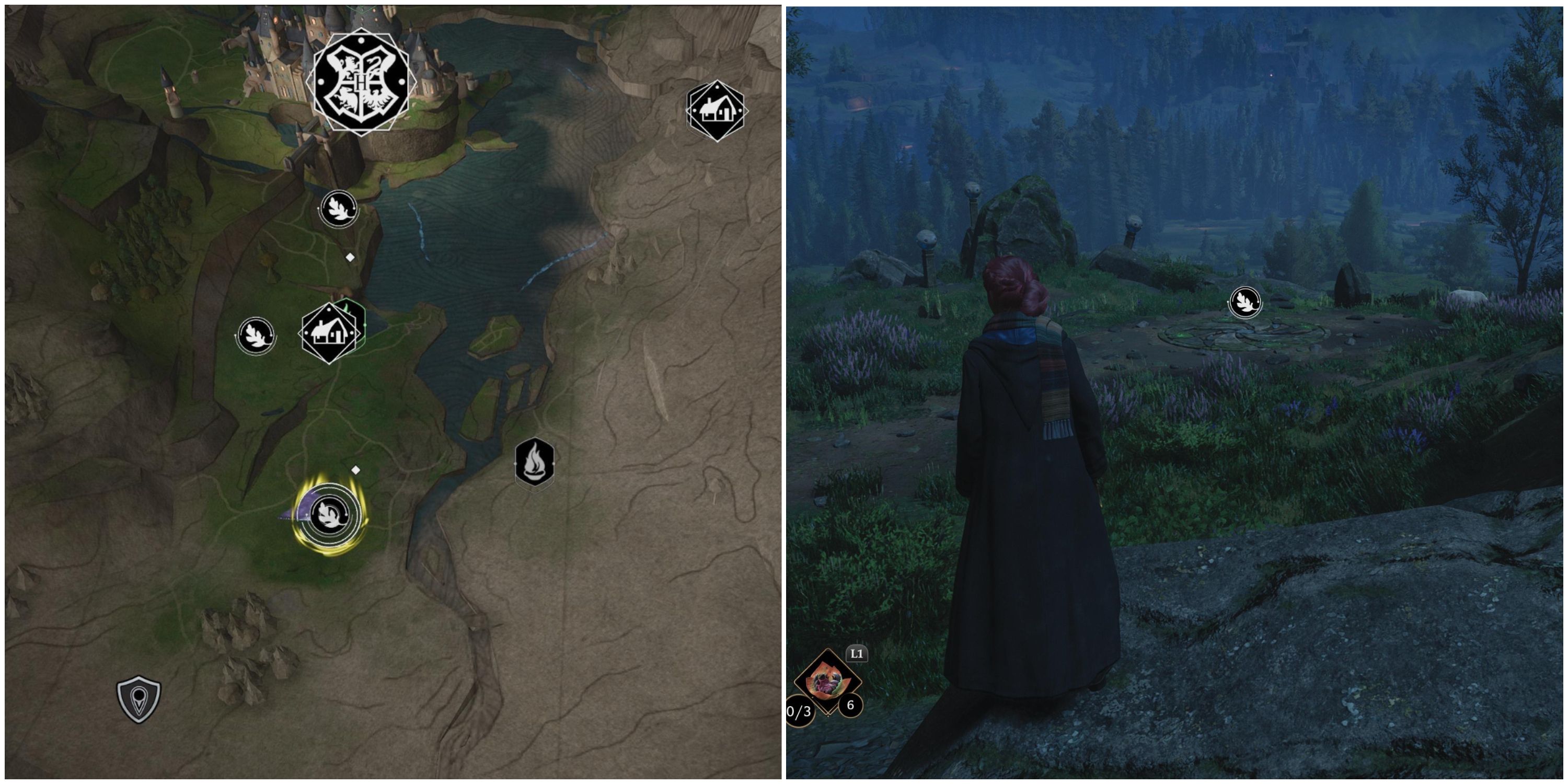Click the flame camp marker on the map
1568x784 pixels.
[x=535, y=463]
